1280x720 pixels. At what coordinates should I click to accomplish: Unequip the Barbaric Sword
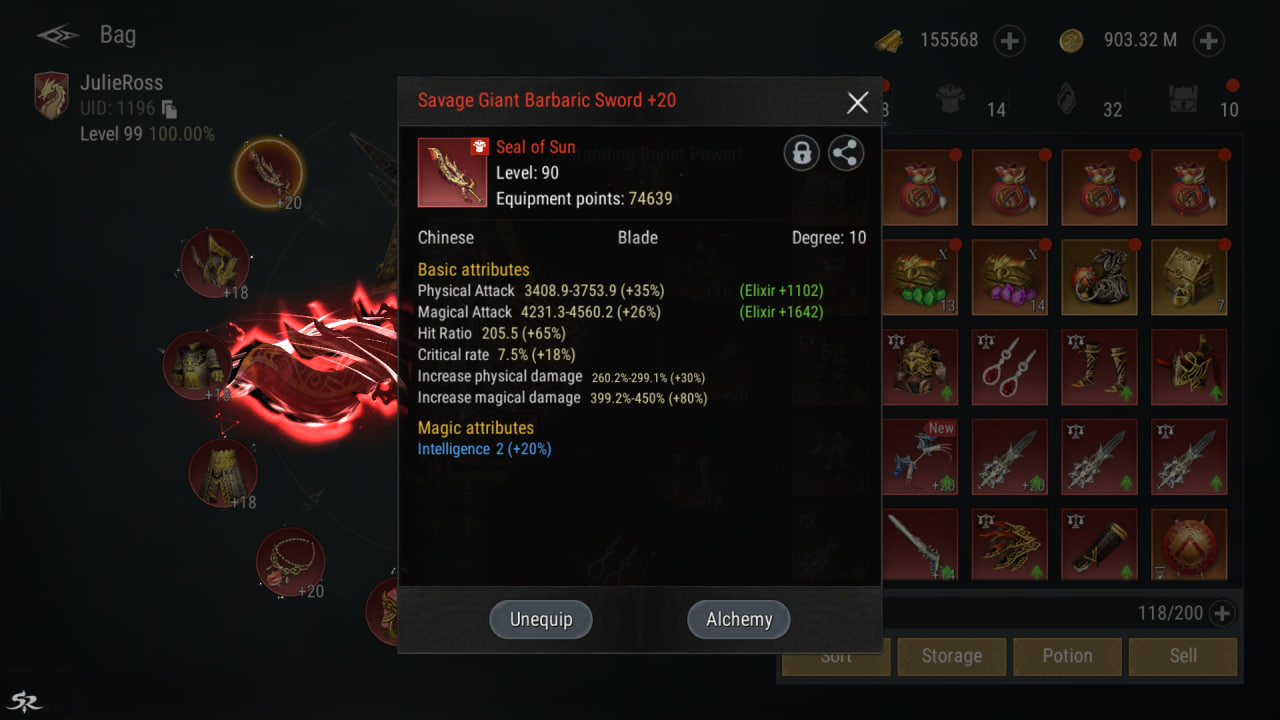click(541, 619)
